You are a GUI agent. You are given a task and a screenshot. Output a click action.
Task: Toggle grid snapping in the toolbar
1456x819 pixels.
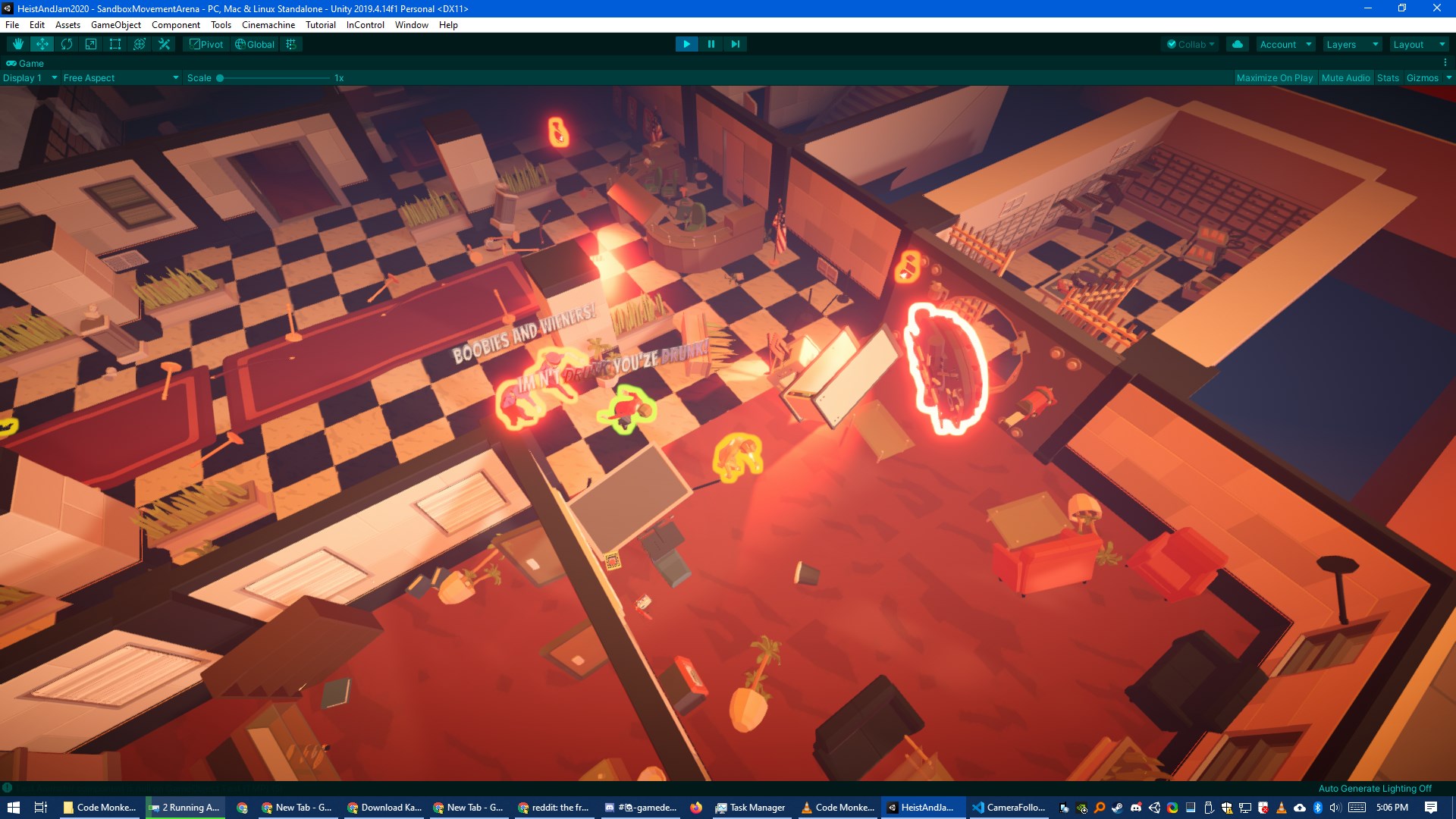click(x=290, y=44)
